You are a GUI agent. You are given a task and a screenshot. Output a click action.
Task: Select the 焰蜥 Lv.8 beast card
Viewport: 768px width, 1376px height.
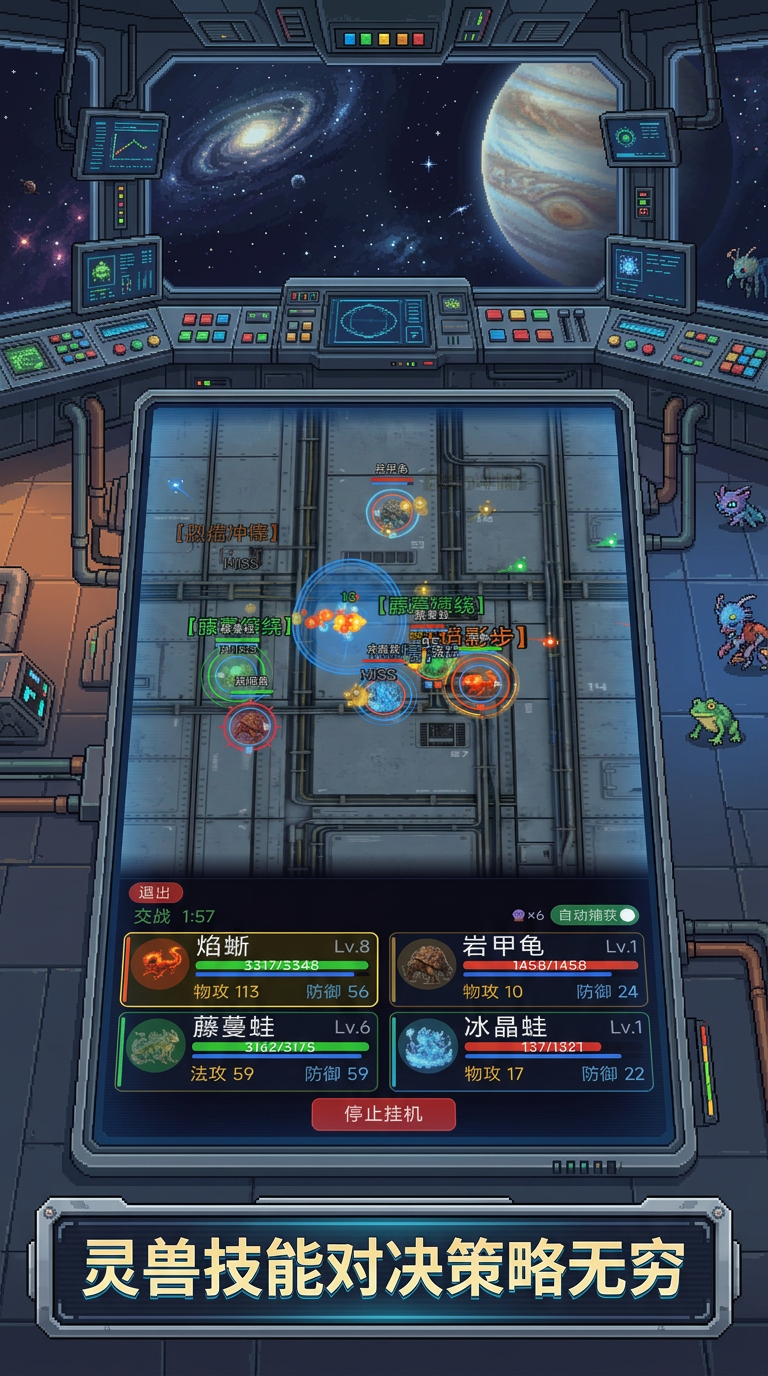pos(249,969)
